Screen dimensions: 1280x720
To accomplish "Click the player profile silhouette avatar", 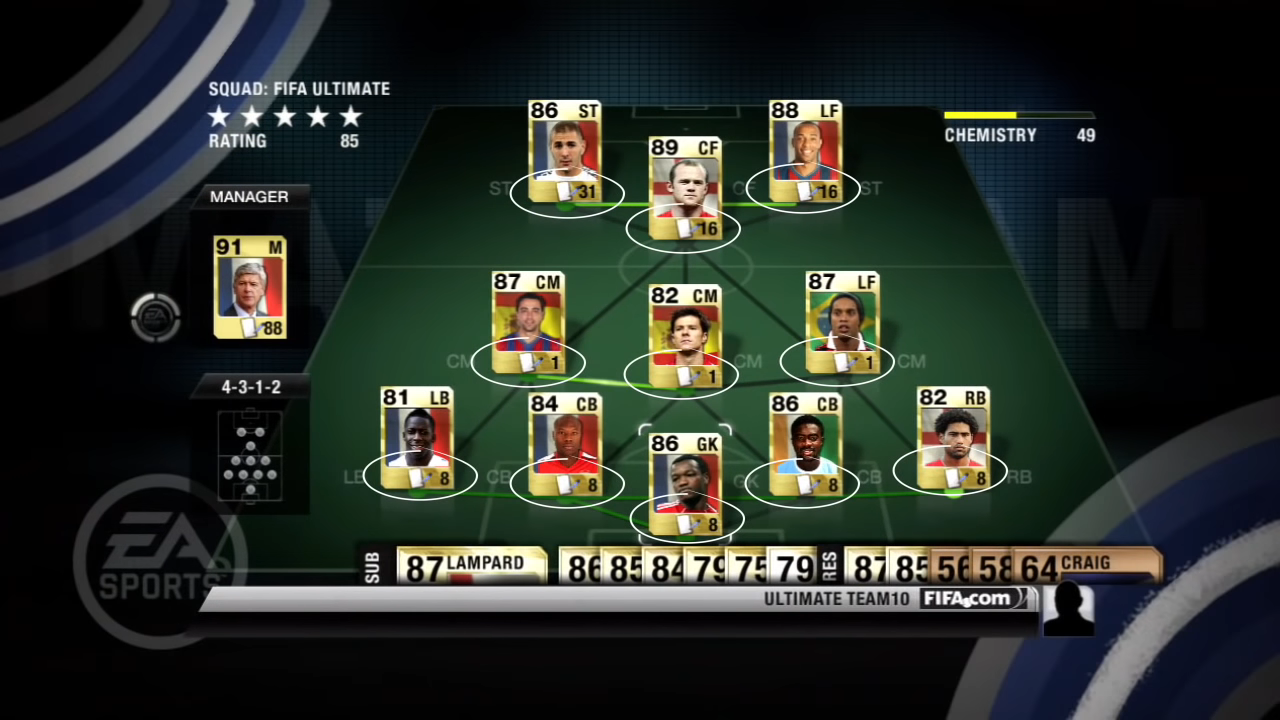I will pyautogui.click(x=1069, y=609).
